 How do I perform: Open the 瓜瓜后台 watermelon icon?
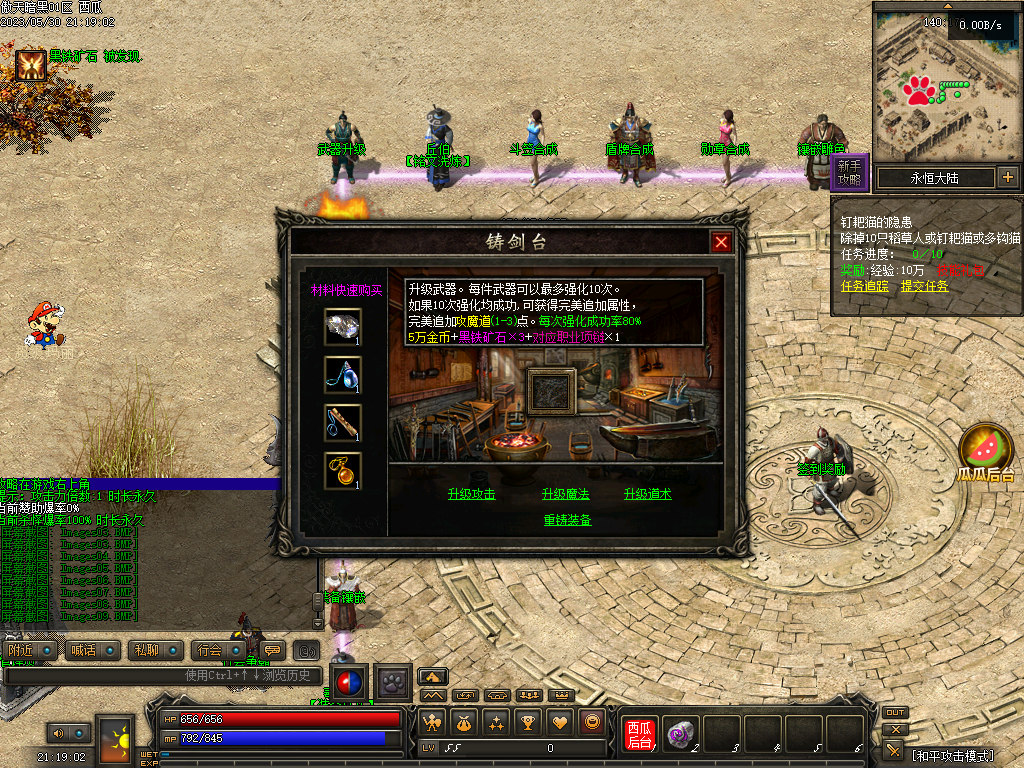click(985, 449)
